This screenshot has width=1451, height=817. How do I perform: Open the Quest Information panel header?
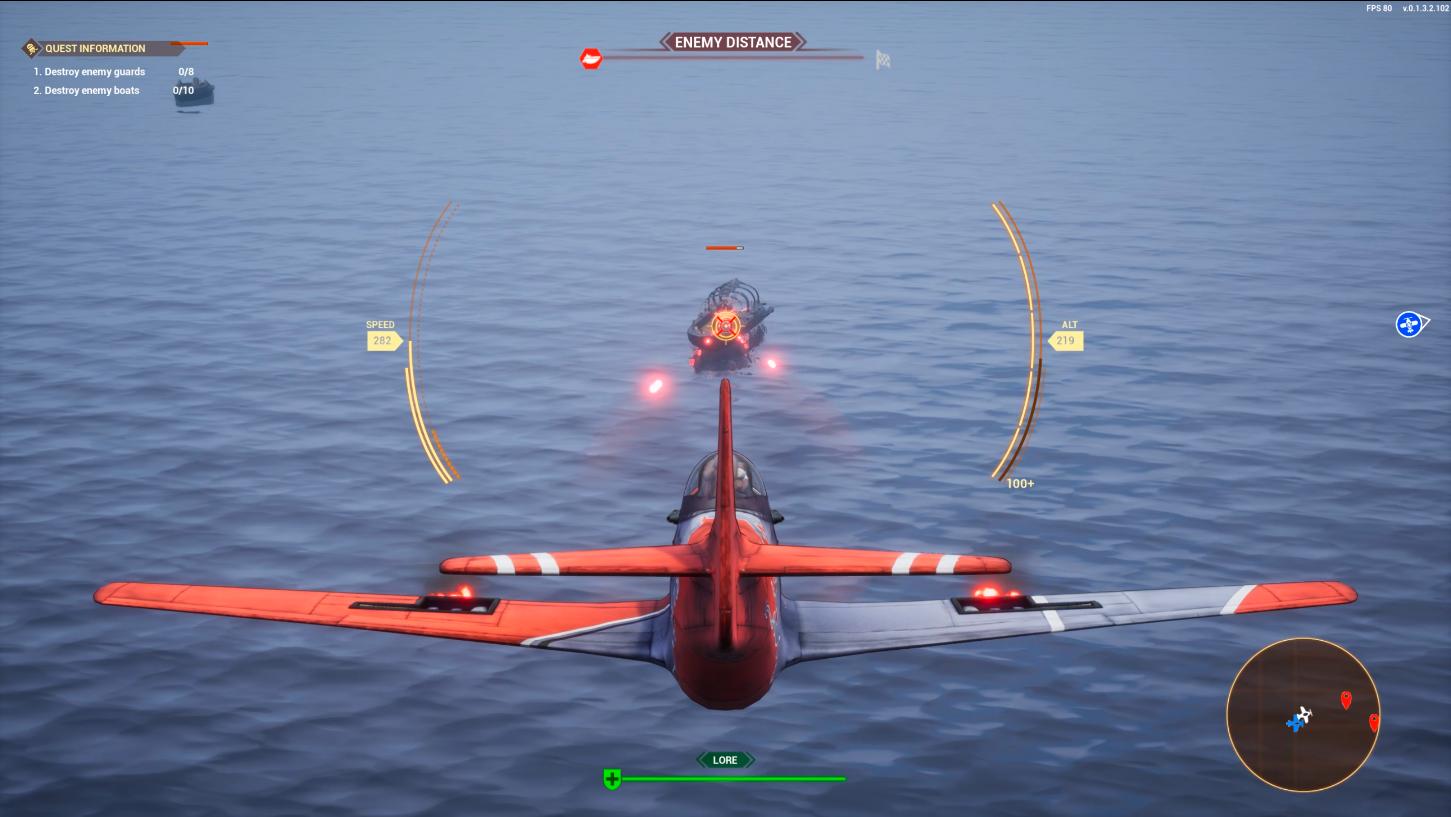point(96,48)
